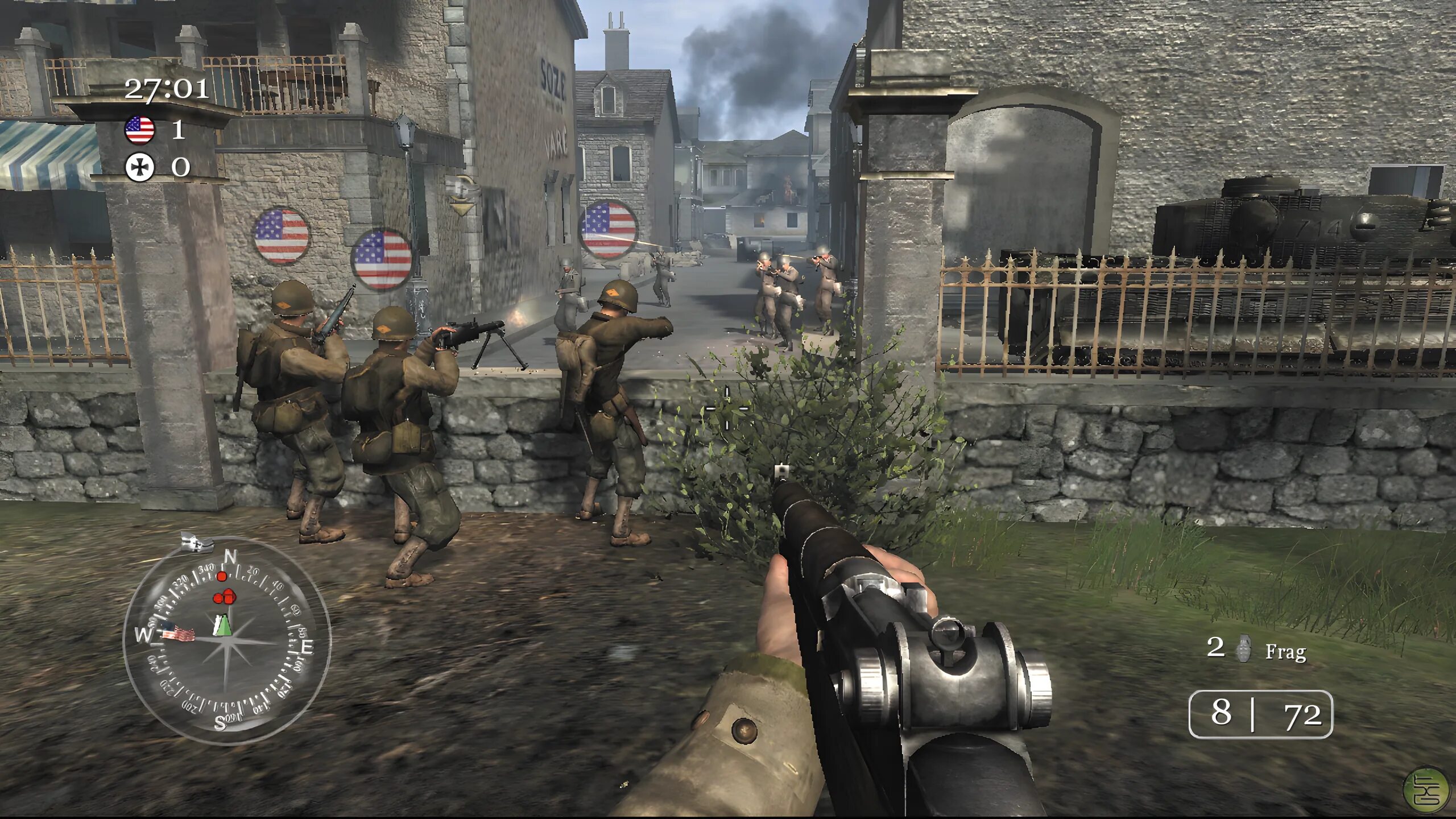Click the compass minimap

click(x=226, y=641)
